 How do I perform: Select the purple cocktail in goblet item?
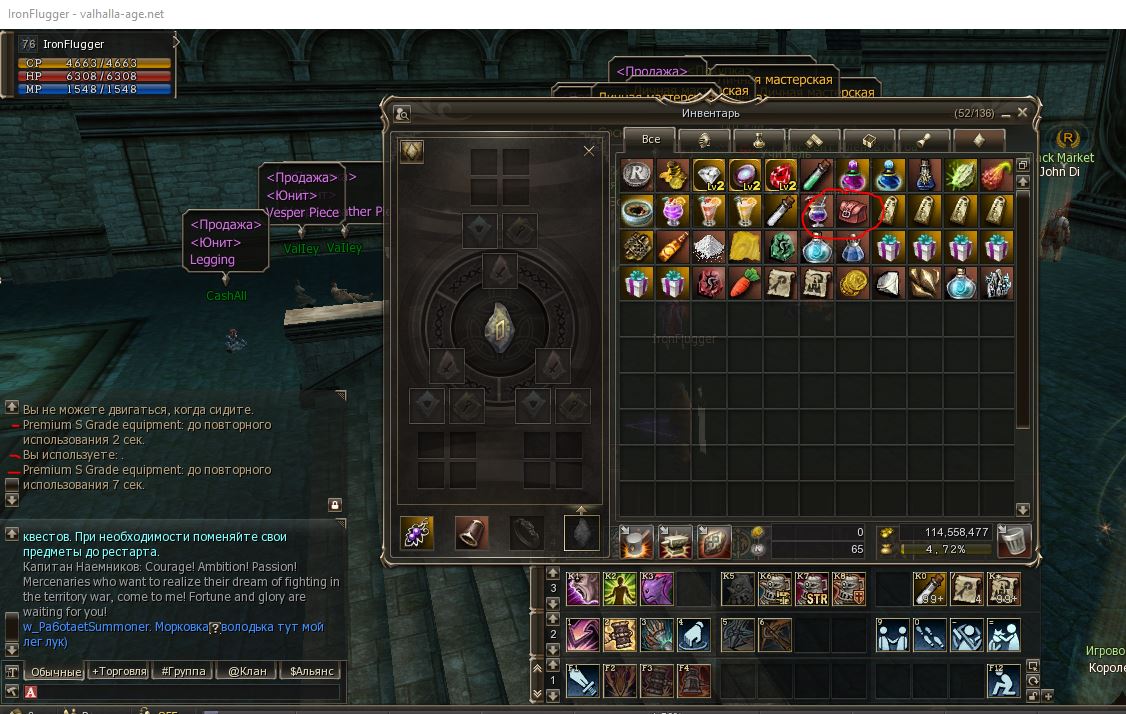click(x=816, y=212)
